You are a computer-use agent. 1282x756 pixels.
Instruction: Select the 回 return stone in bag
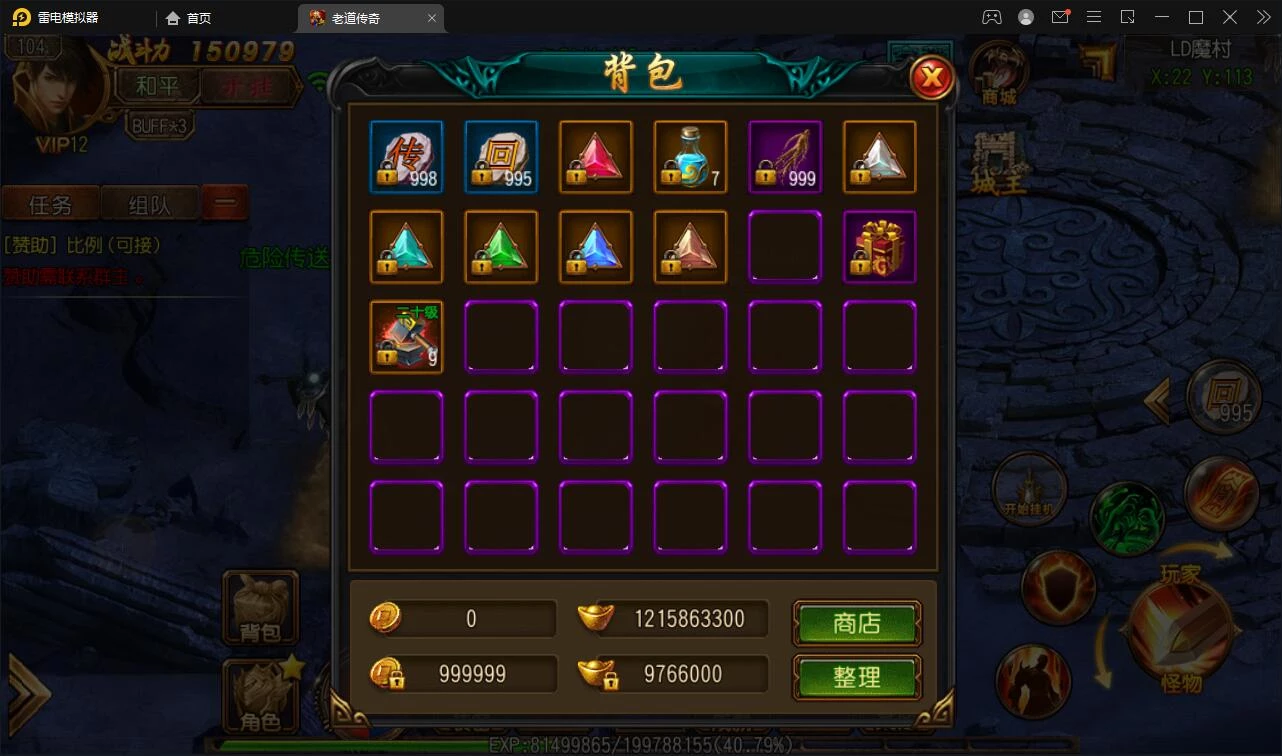(x=501, y=157)
